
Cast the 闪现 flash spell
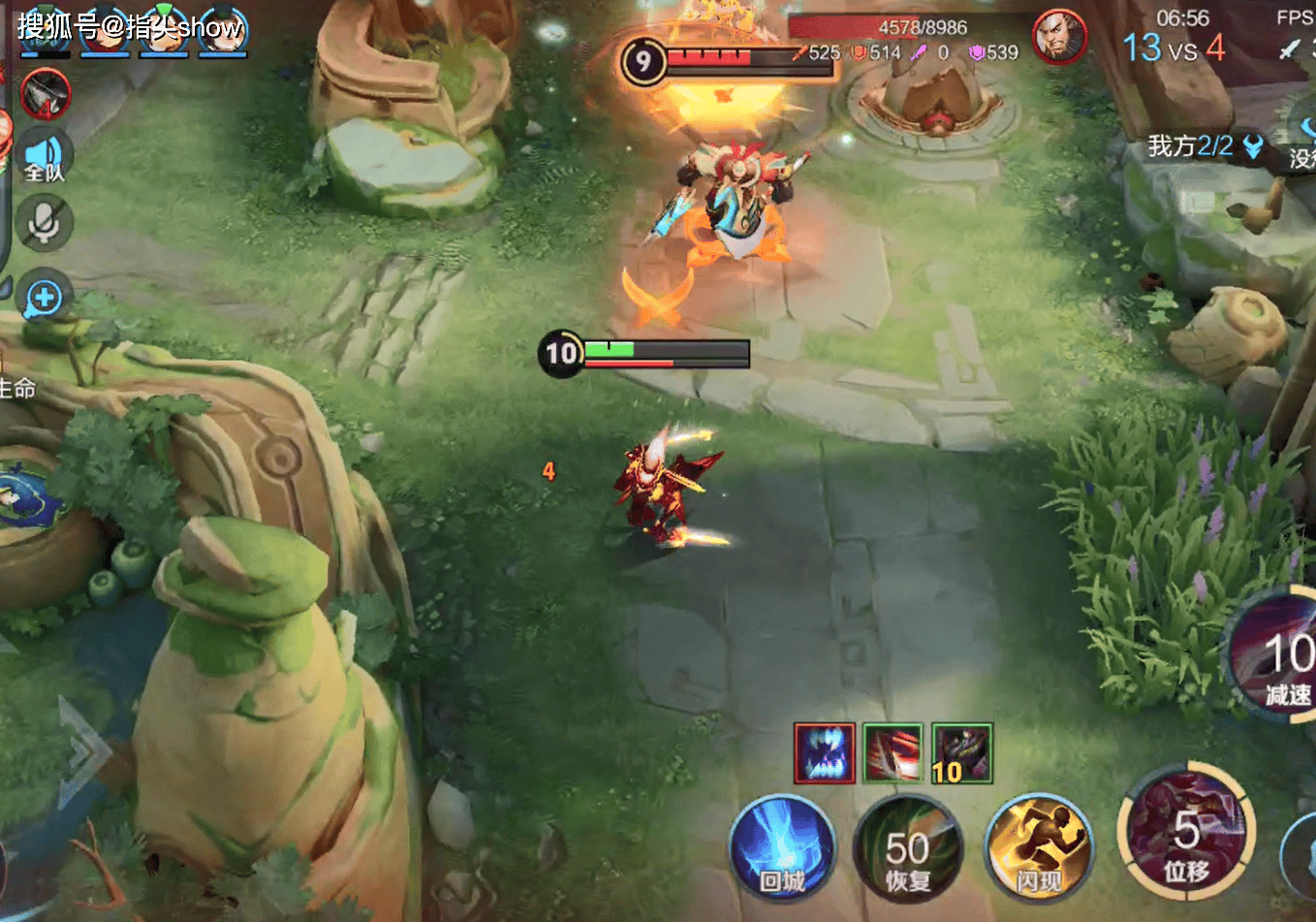pyautogui.click(x=1038, y=848)
